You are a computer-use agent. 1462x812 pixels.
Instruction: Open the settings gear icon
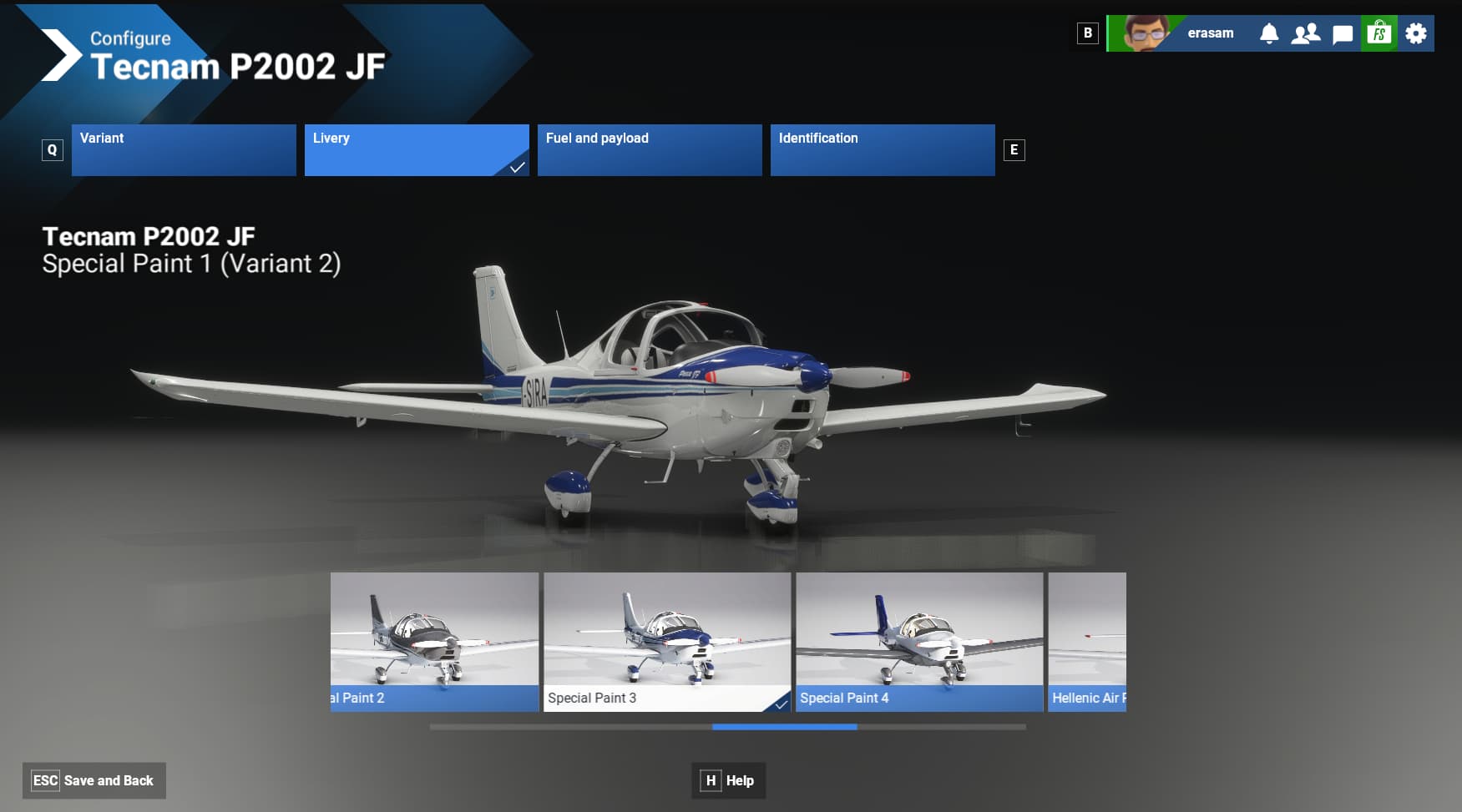1416,33
